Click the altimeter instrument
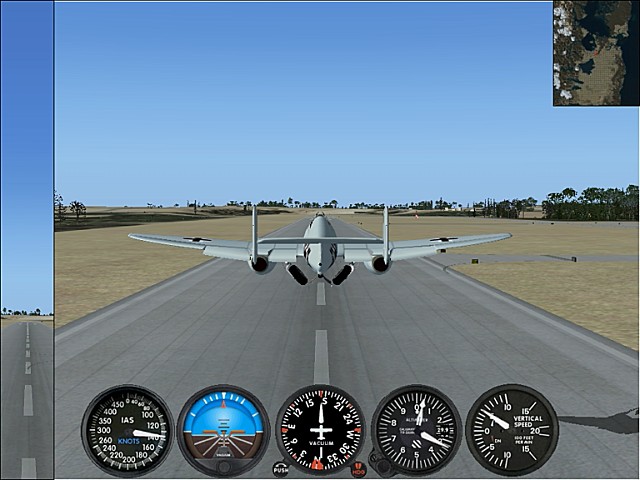The image size is (640, 480). [416, 430]
